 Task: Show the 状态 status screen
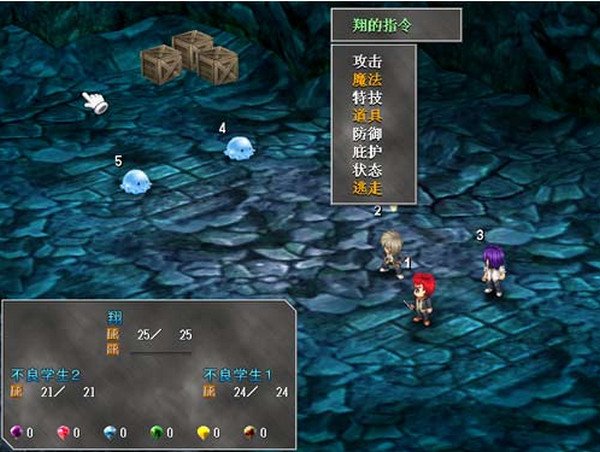point(368,170)
